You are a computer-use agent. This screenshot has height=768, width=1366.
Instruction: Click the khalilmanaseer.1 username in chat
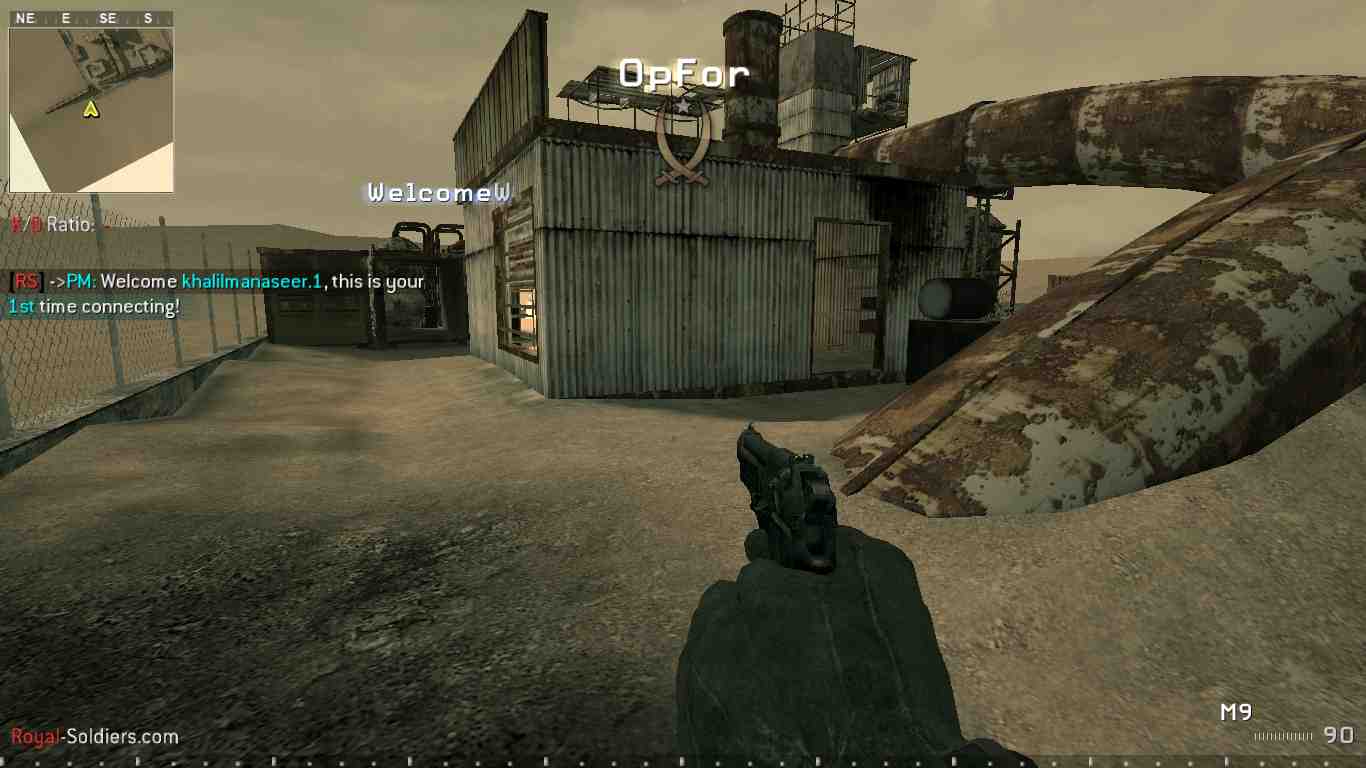[252, 281]
